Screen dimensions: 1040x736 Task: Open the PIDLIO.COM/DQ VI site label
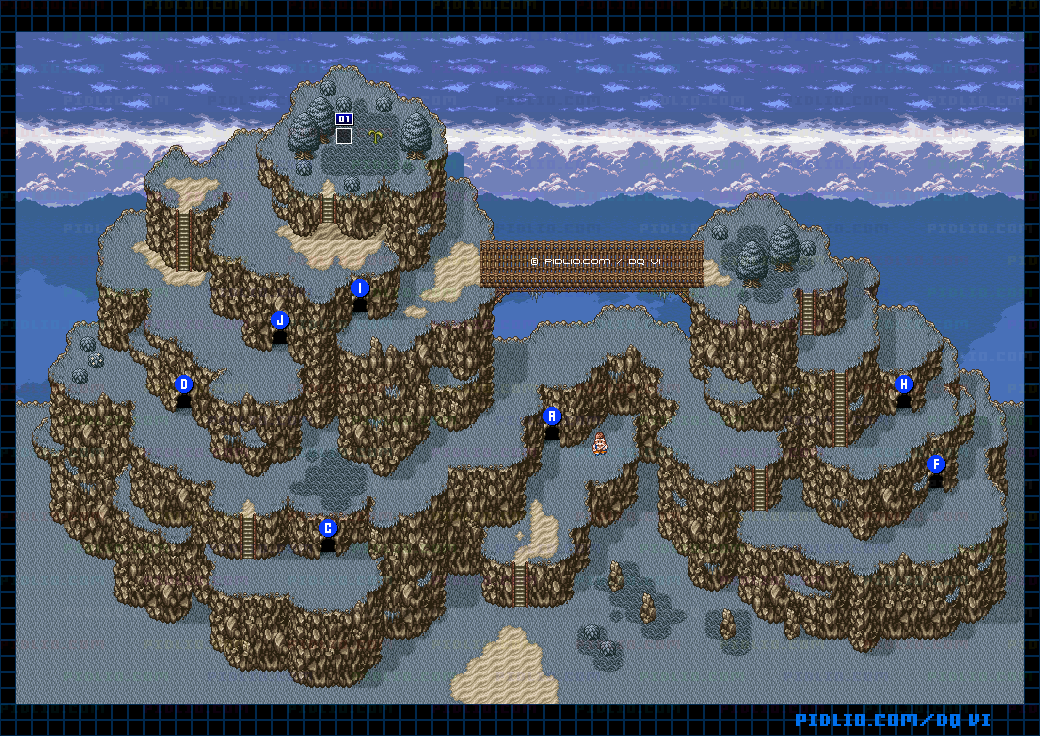(893, 720)
